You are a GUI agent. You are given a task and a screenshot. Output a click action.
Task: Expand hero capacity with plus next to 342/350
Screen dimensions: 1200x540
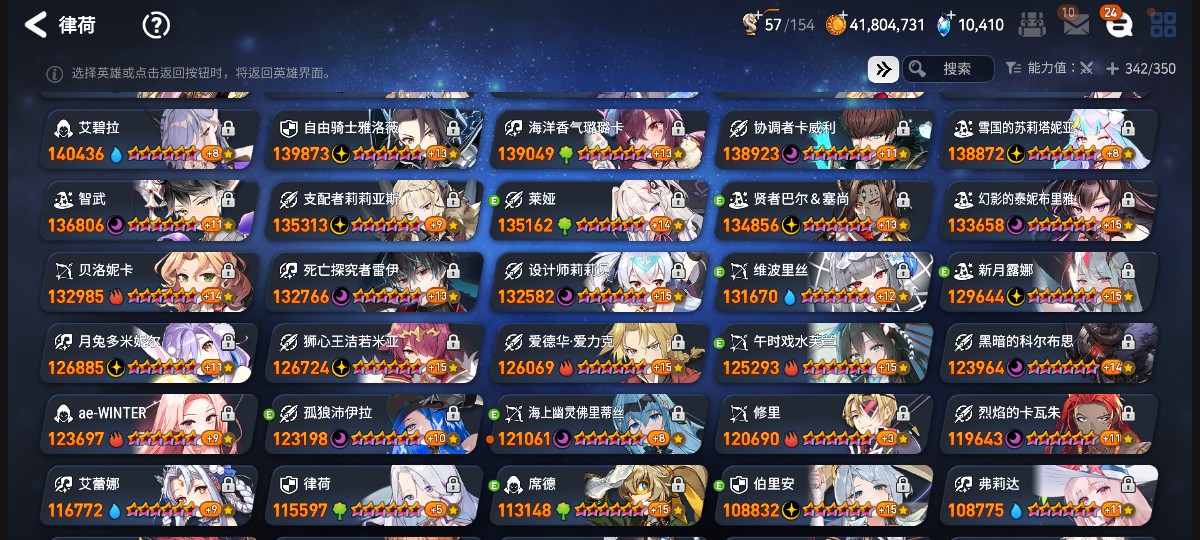coord(1112,69)
